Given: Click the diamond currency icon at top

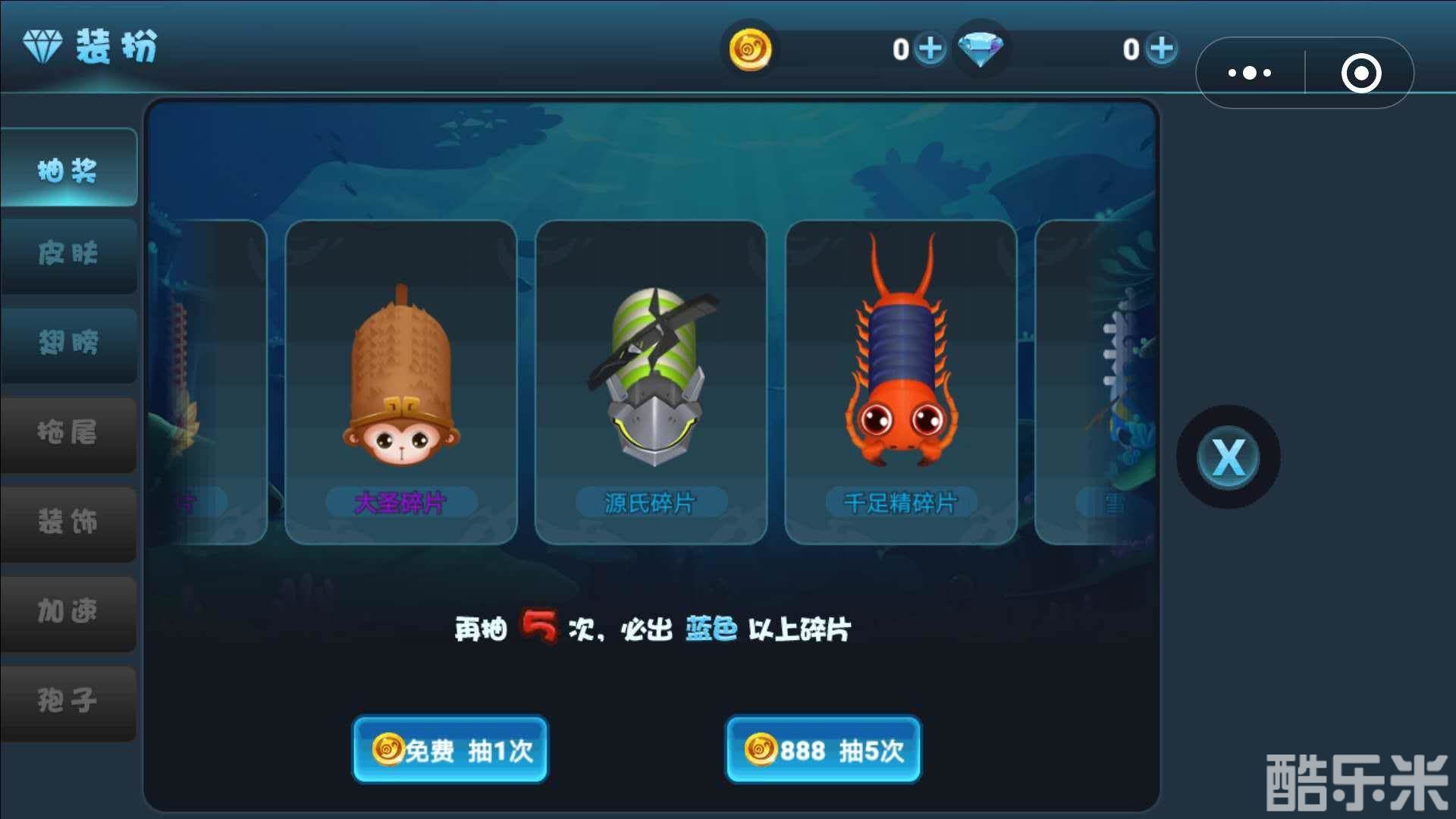Looking at the screenshot, I should coord(982,50).
